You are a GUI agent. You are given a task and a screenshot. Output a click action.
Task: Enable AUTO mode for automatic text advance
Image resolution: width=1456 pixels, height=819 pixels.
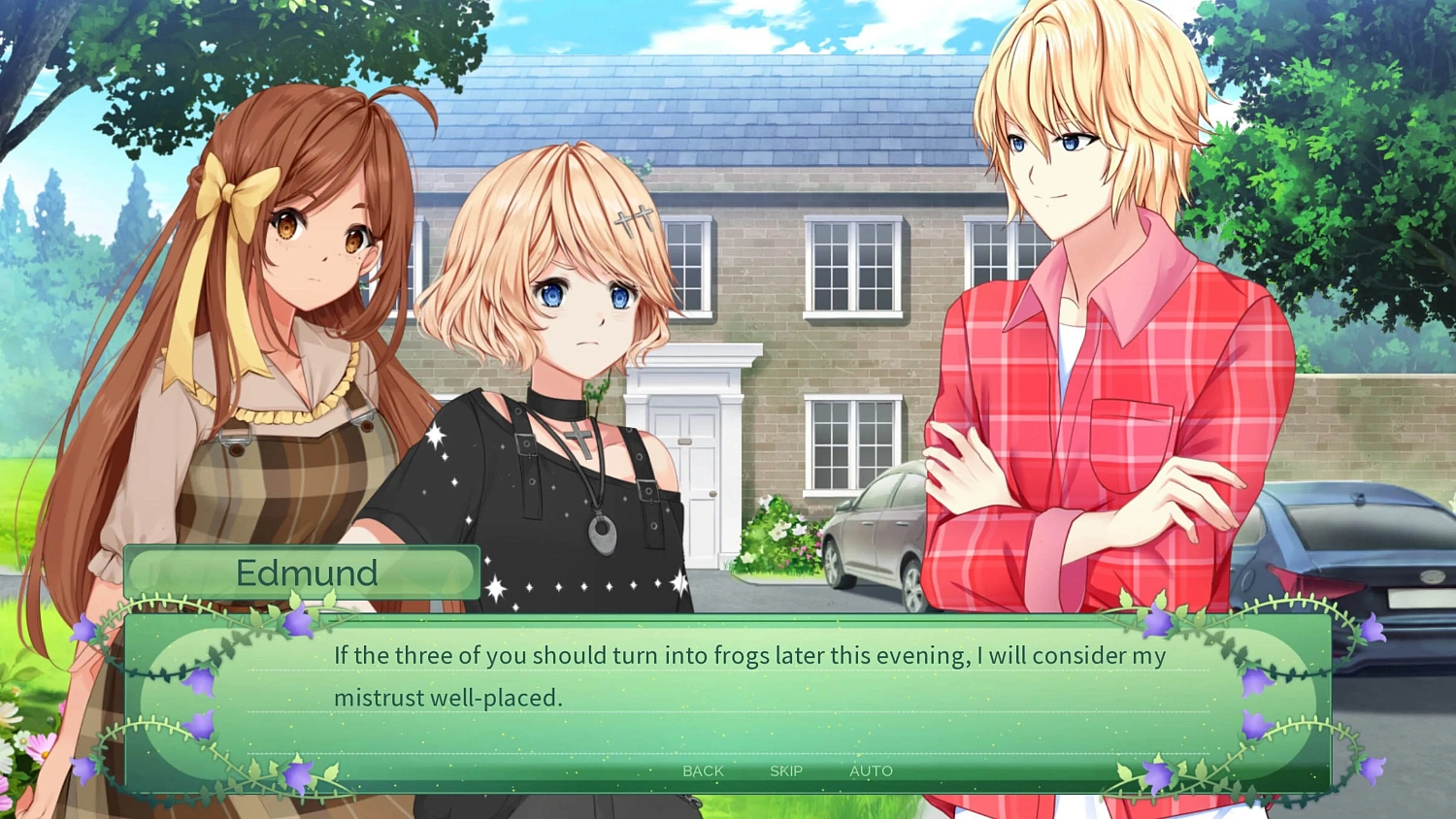[x=871, y=770]
